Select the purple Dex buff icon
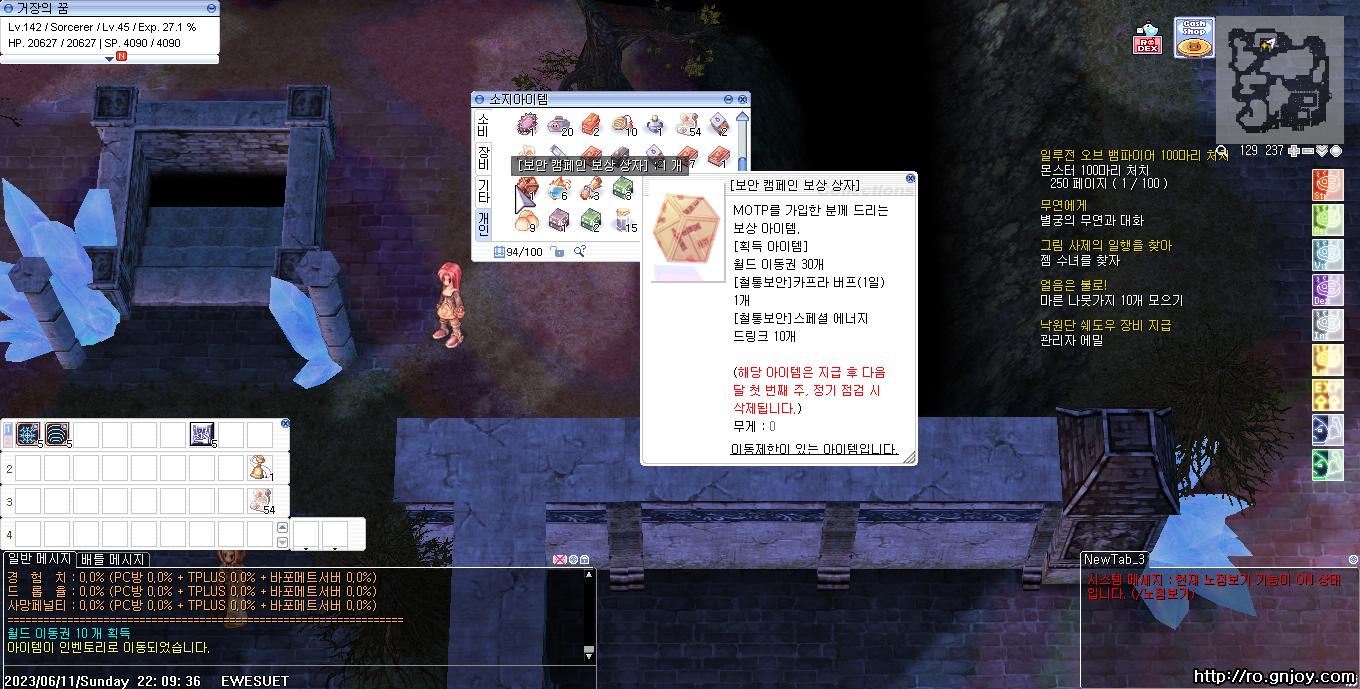The image size is (1360, 689). point(1327,290)
